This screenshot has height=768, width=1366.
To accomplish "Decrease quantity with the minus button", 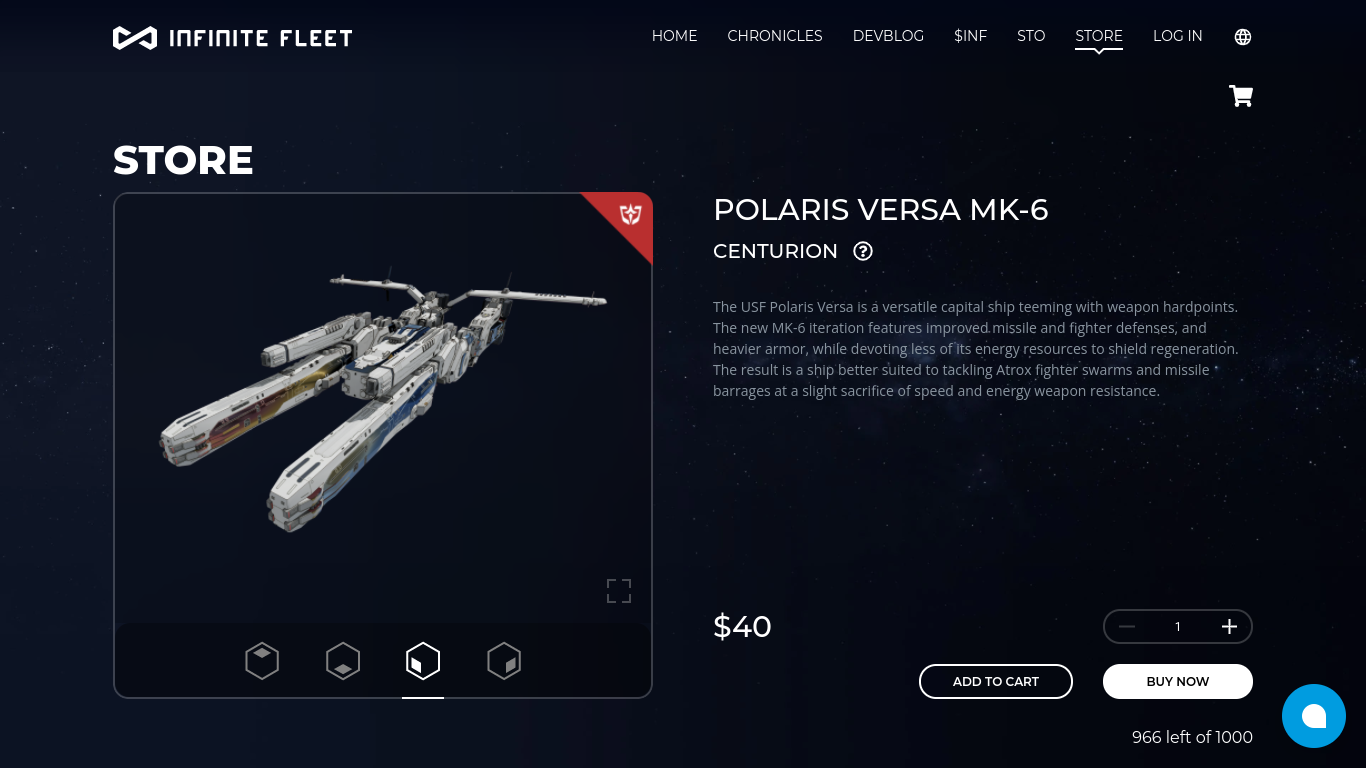I will [1127, 627].
